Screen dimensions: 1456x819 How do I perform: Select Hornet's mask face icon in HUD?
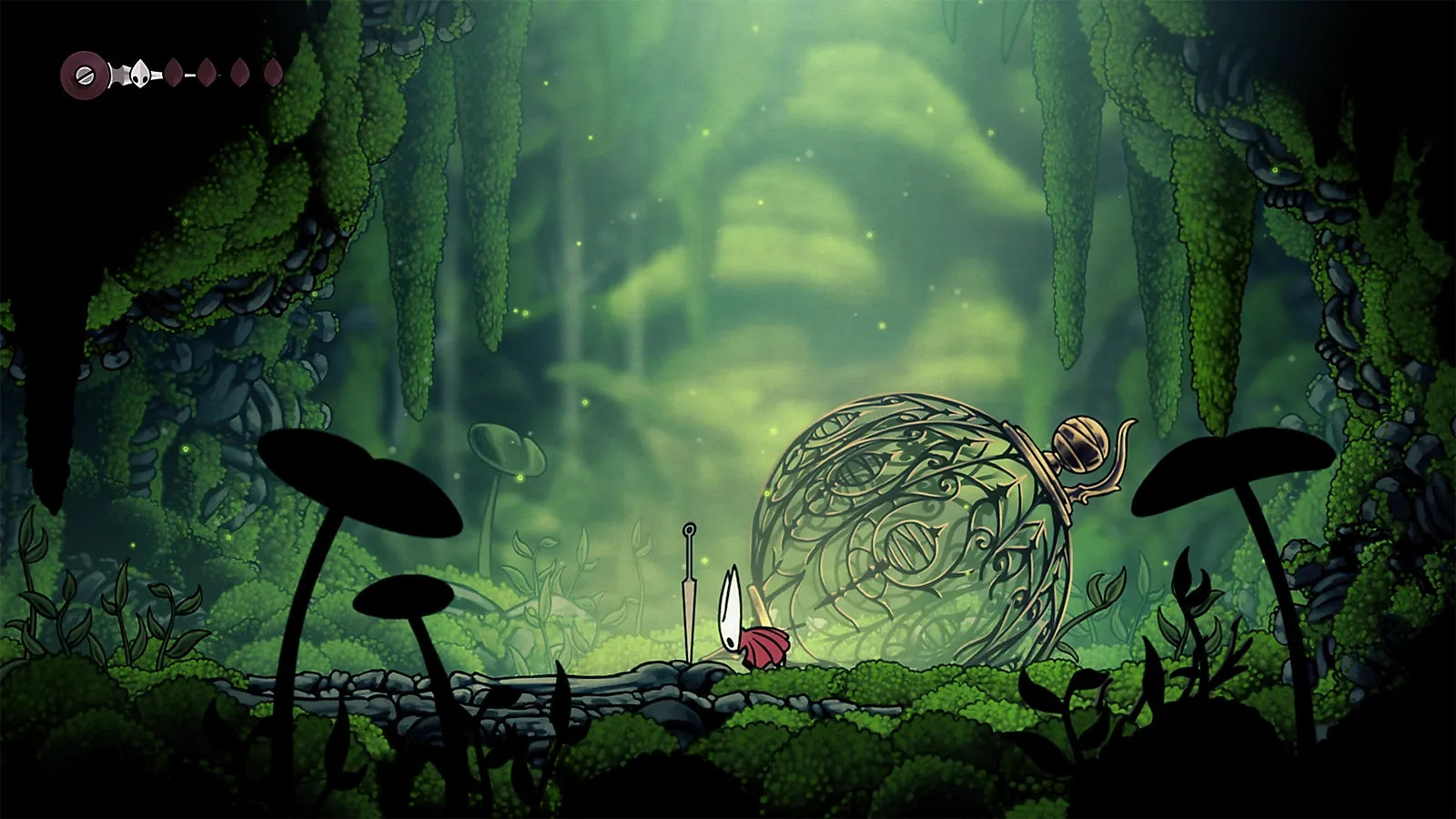[138, 75]
